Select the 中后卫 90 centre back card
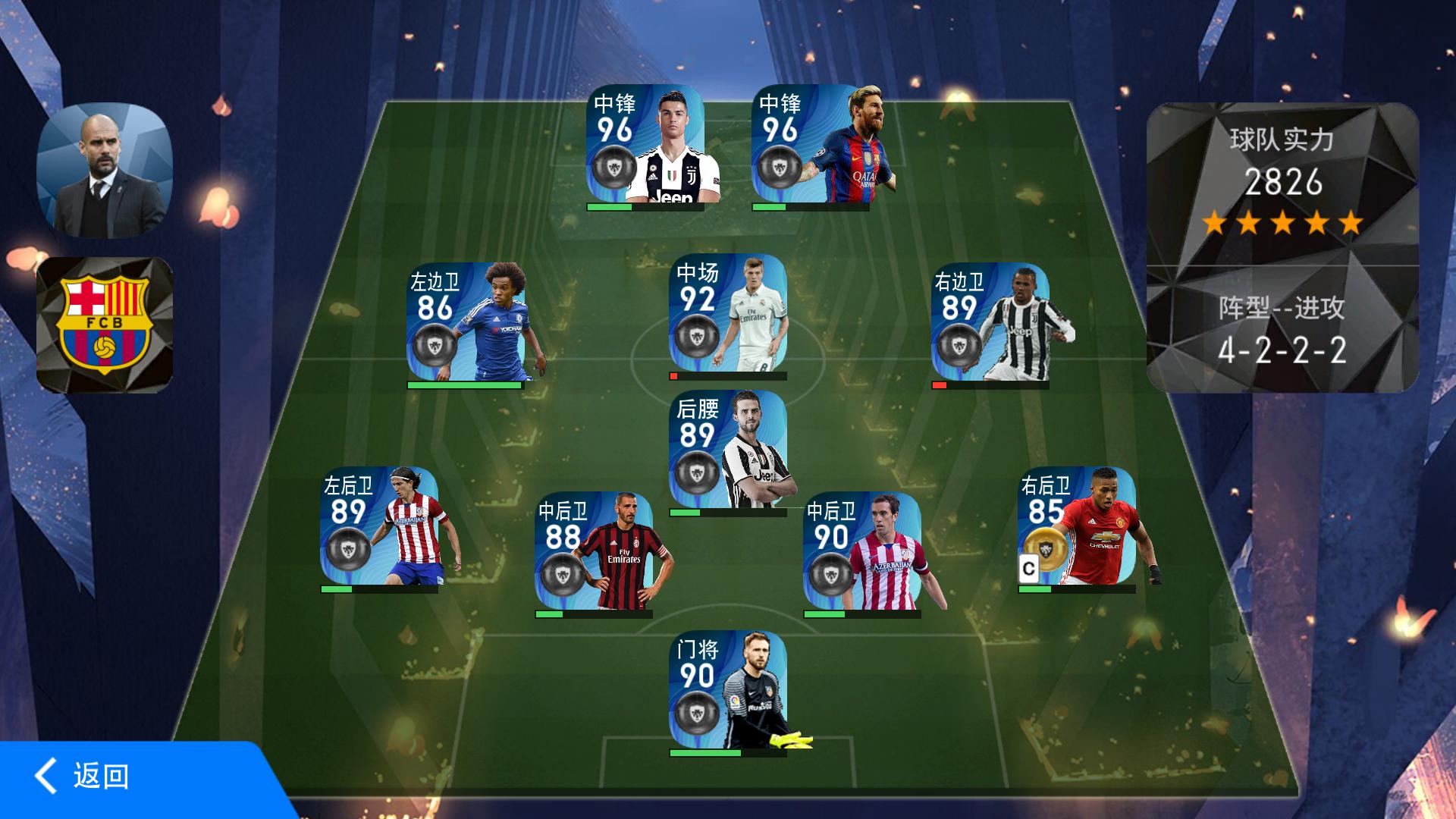Image resolution: width=1456 pixels, height=819 pixels. point(862,551)
